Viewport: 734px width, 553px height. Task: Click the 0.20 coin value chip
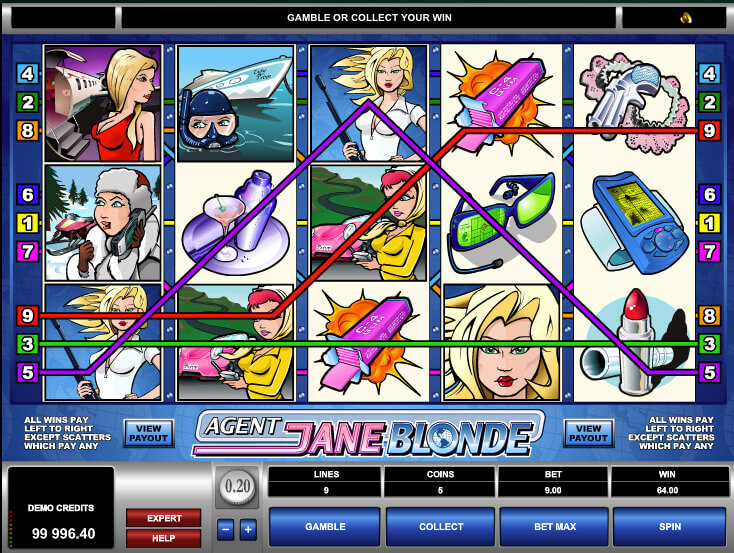(x=236, y=488)
